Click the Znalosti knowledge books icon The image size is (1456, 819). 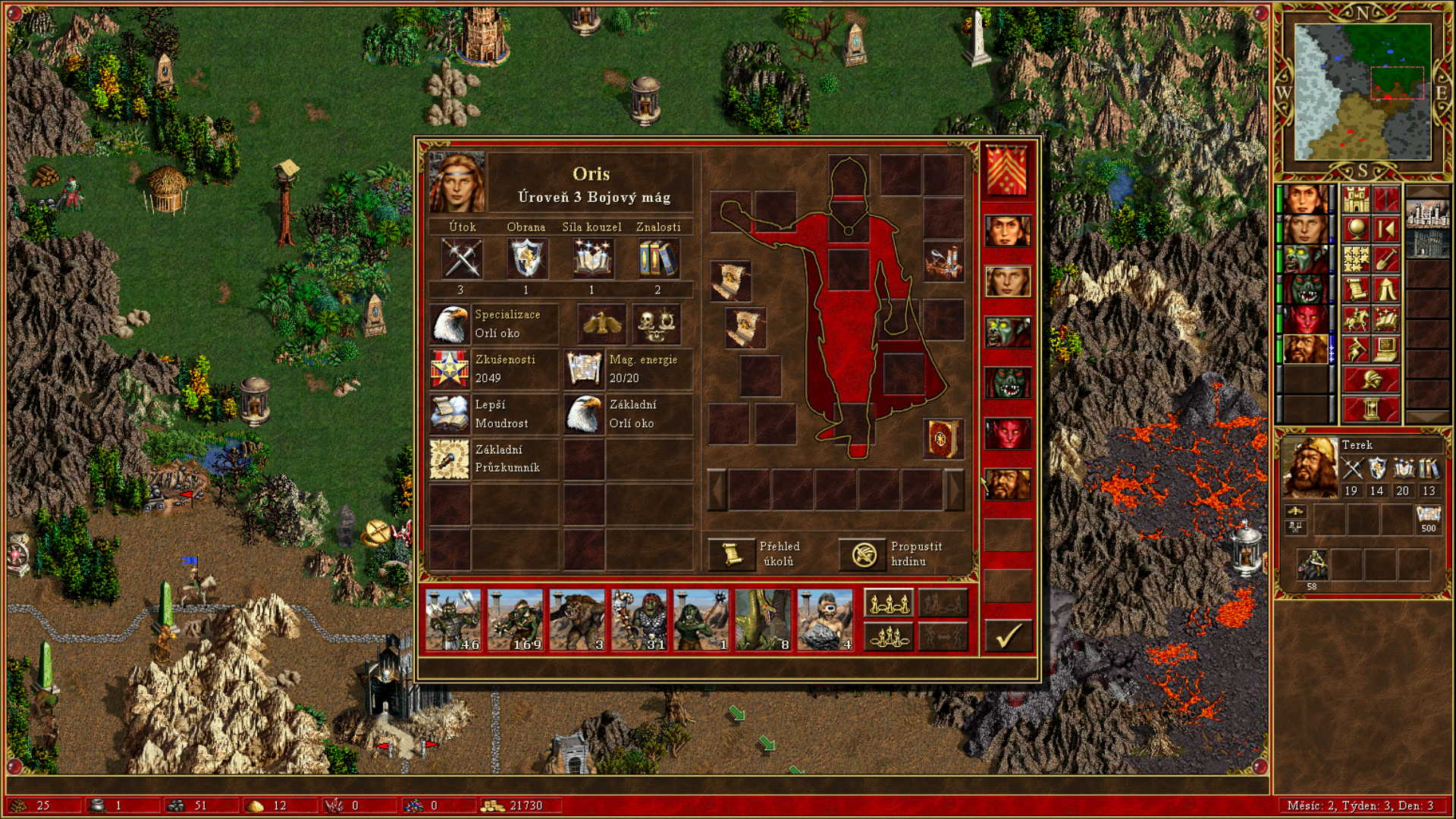[x=657, y=259]
